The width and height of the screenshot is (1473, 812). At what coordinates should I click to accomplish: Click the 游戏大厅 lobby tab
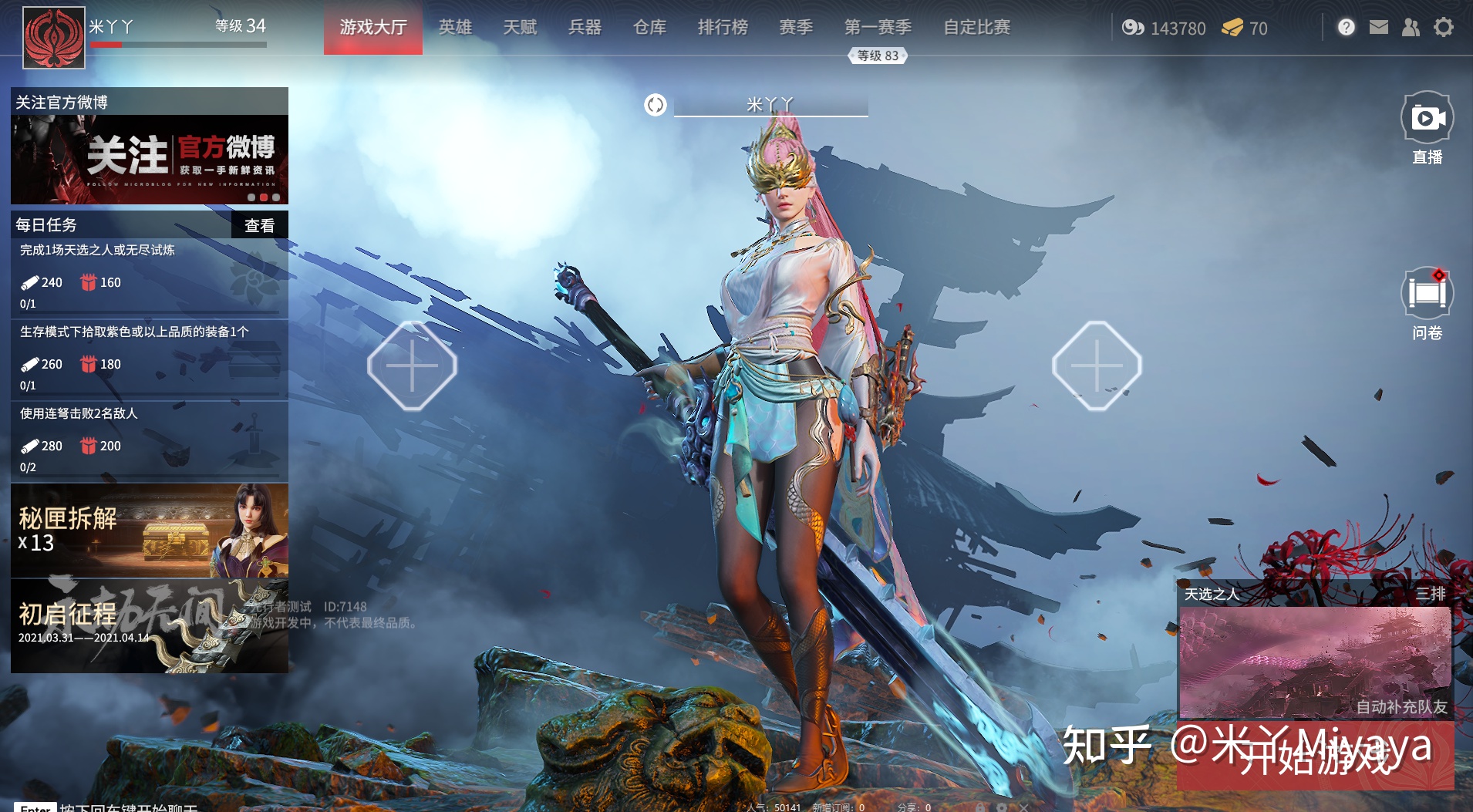pyautogui.click(x=373, y=28)
